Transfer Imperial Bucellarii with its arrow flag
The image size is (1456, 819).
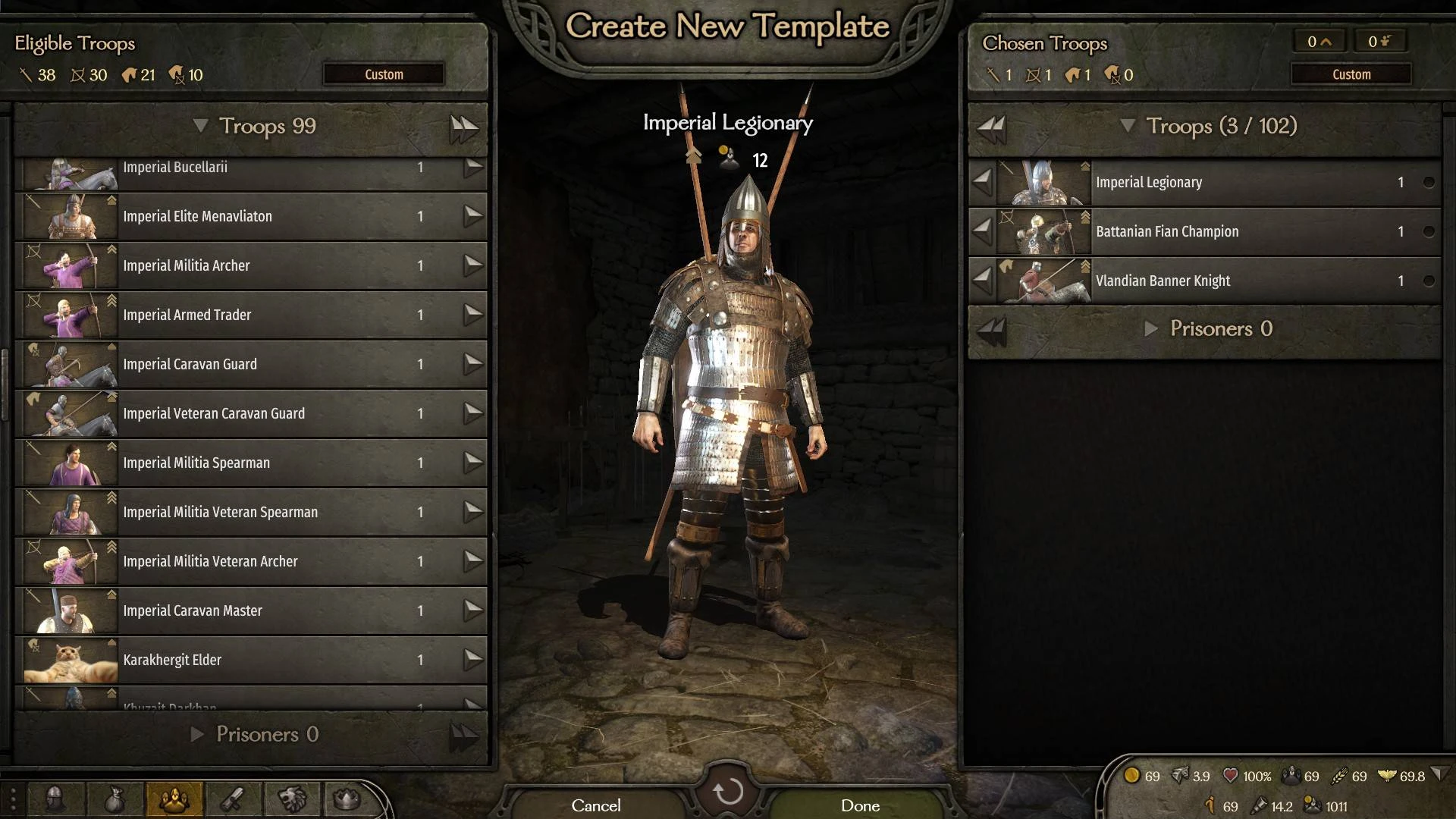click(474, 168)
